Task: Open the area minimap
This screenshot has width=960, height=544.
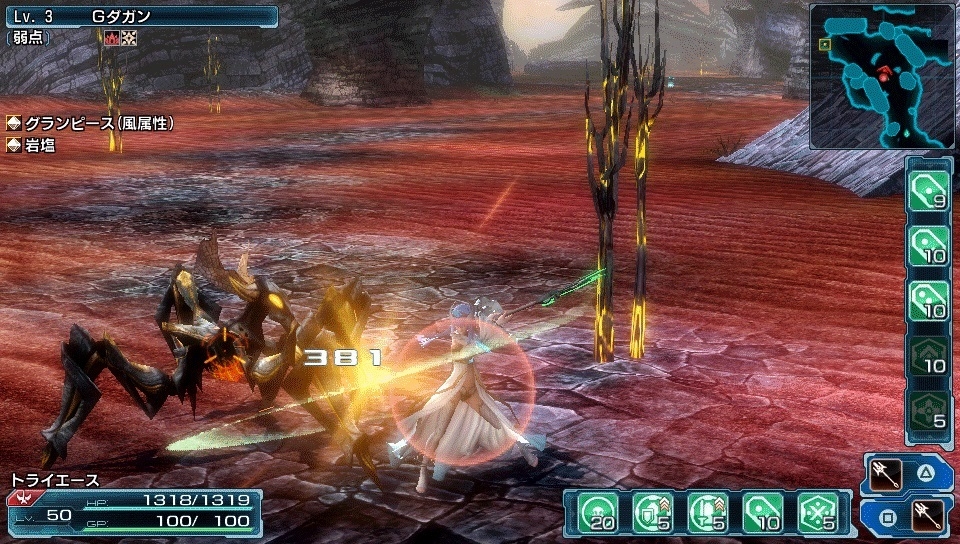Action: coord(882,76)
